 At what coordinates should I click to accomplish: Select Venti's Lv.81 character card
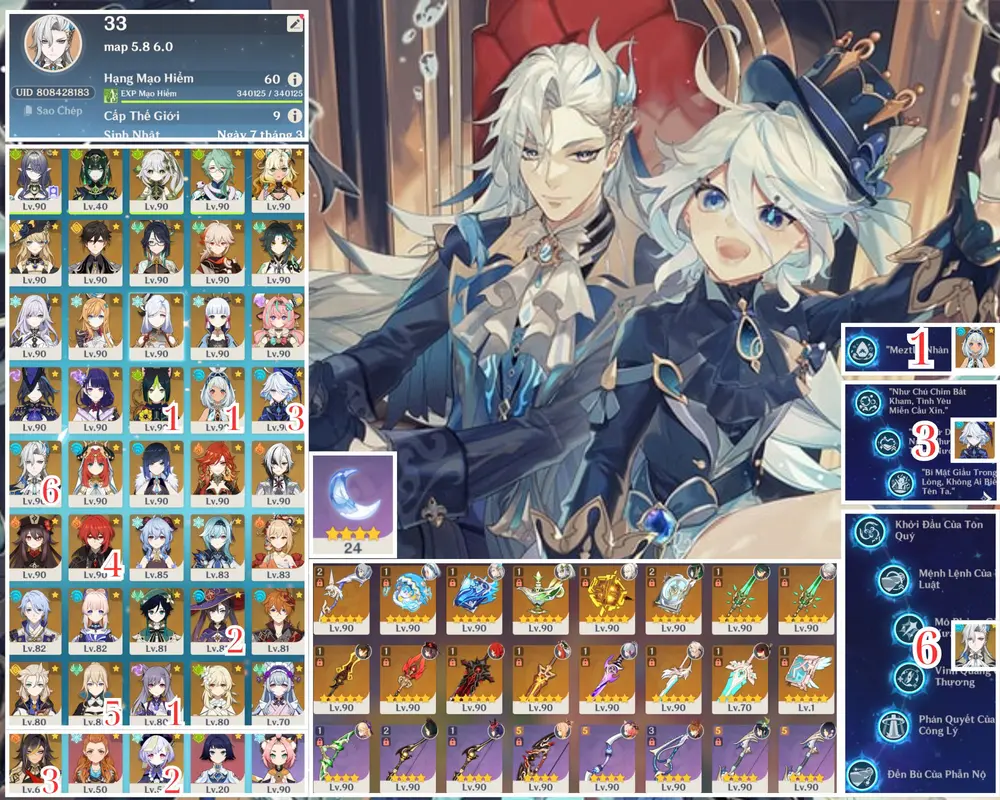[x=150, y=620]
